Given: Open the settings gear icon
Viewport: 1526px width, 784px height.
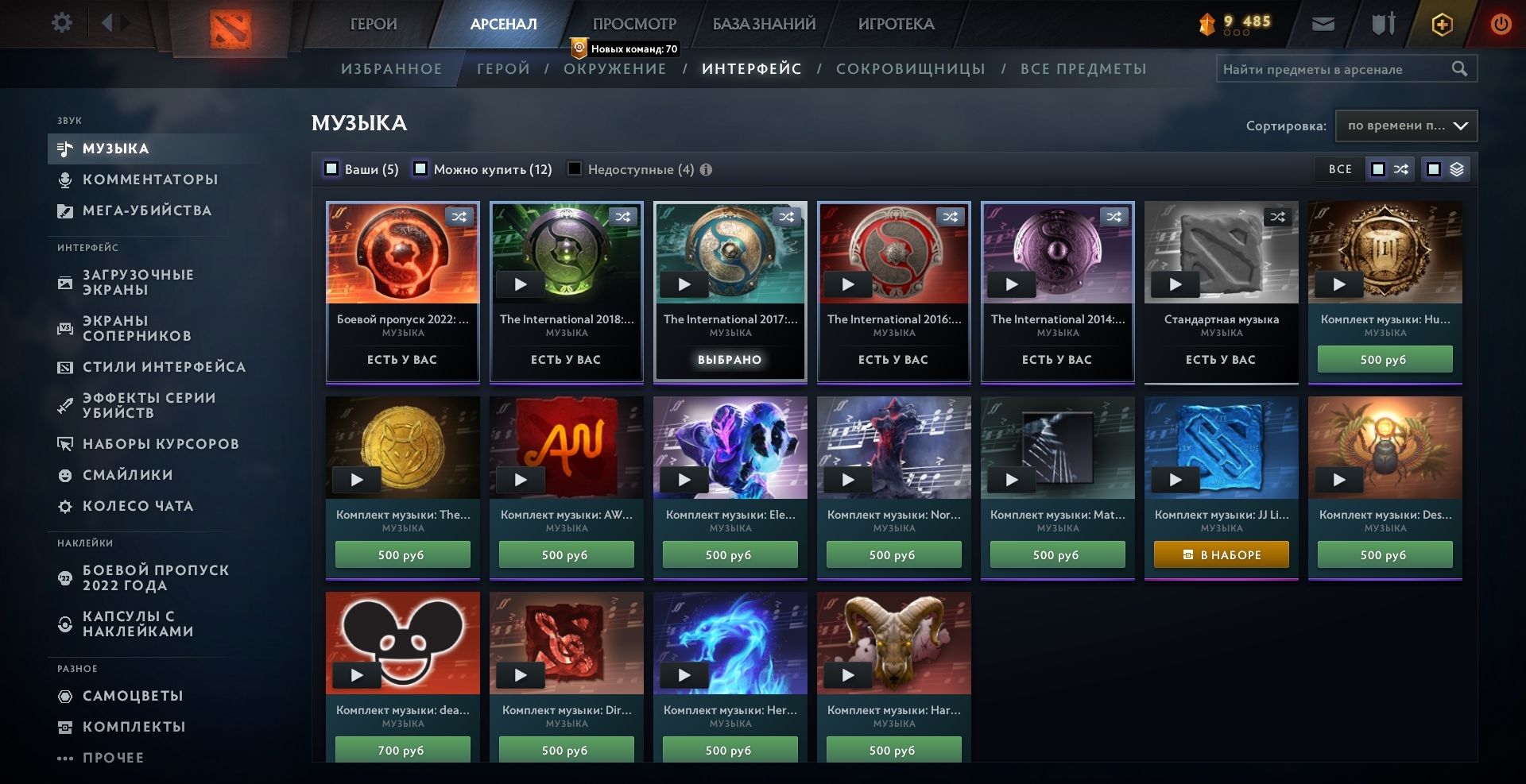Looking at the screenshot, I should [61, 23].
